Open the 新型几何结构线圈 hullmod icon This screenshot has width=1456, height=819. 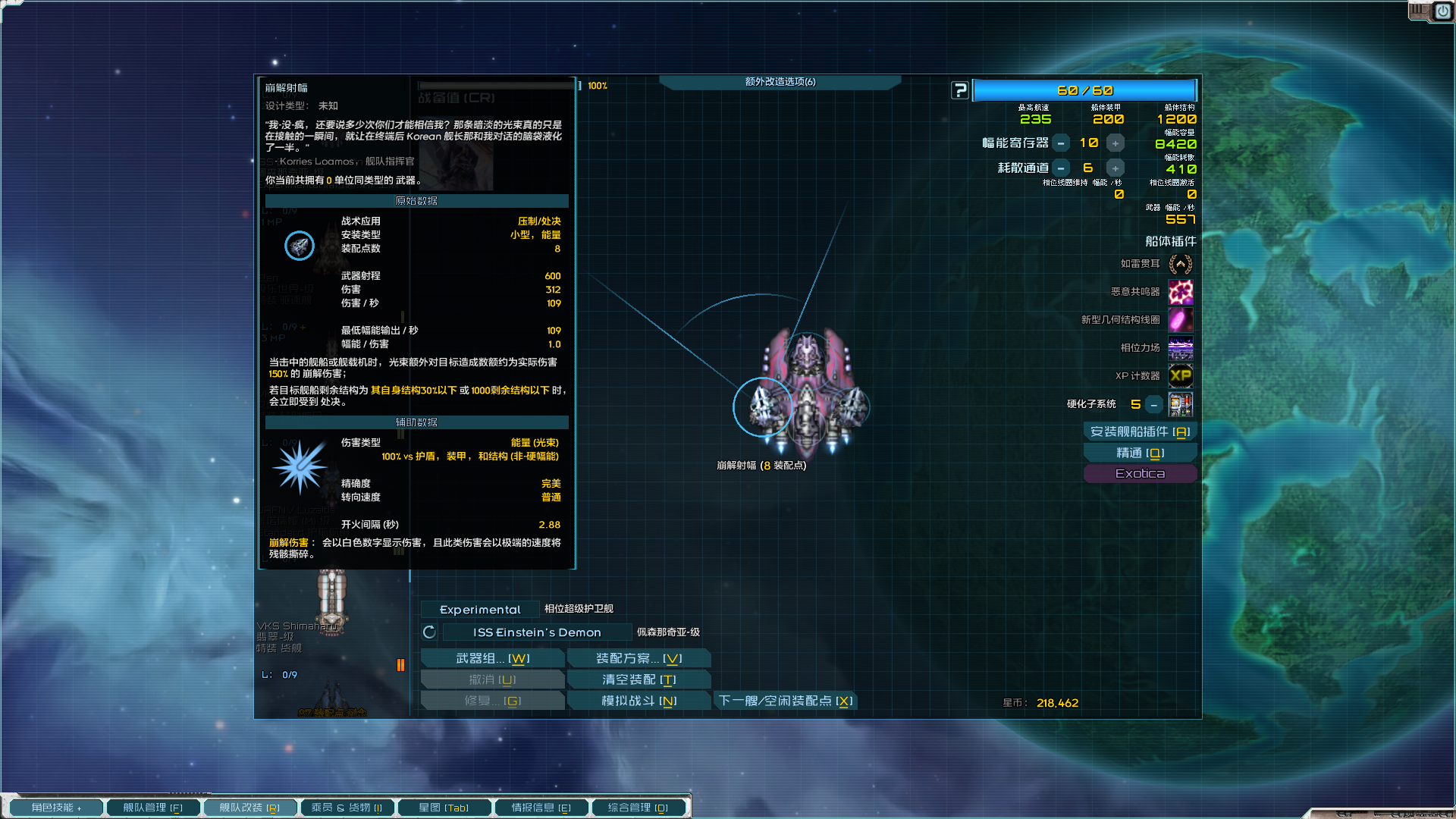[x=1180, y=320]
